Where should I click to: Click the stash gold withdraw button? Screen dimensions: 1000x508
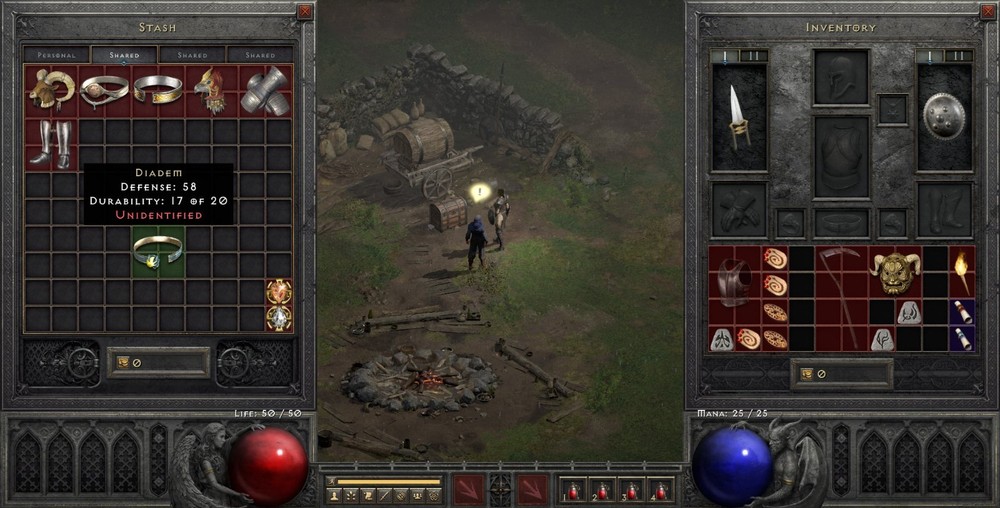122,362
